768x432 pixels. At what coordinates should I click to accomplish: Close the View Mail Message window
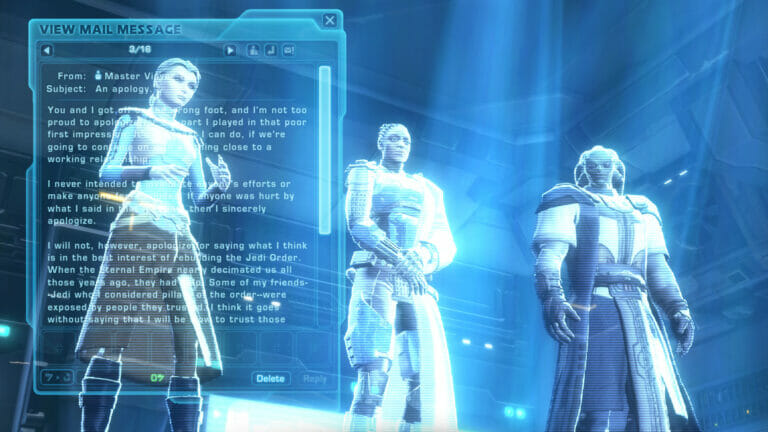pos(330,20)
